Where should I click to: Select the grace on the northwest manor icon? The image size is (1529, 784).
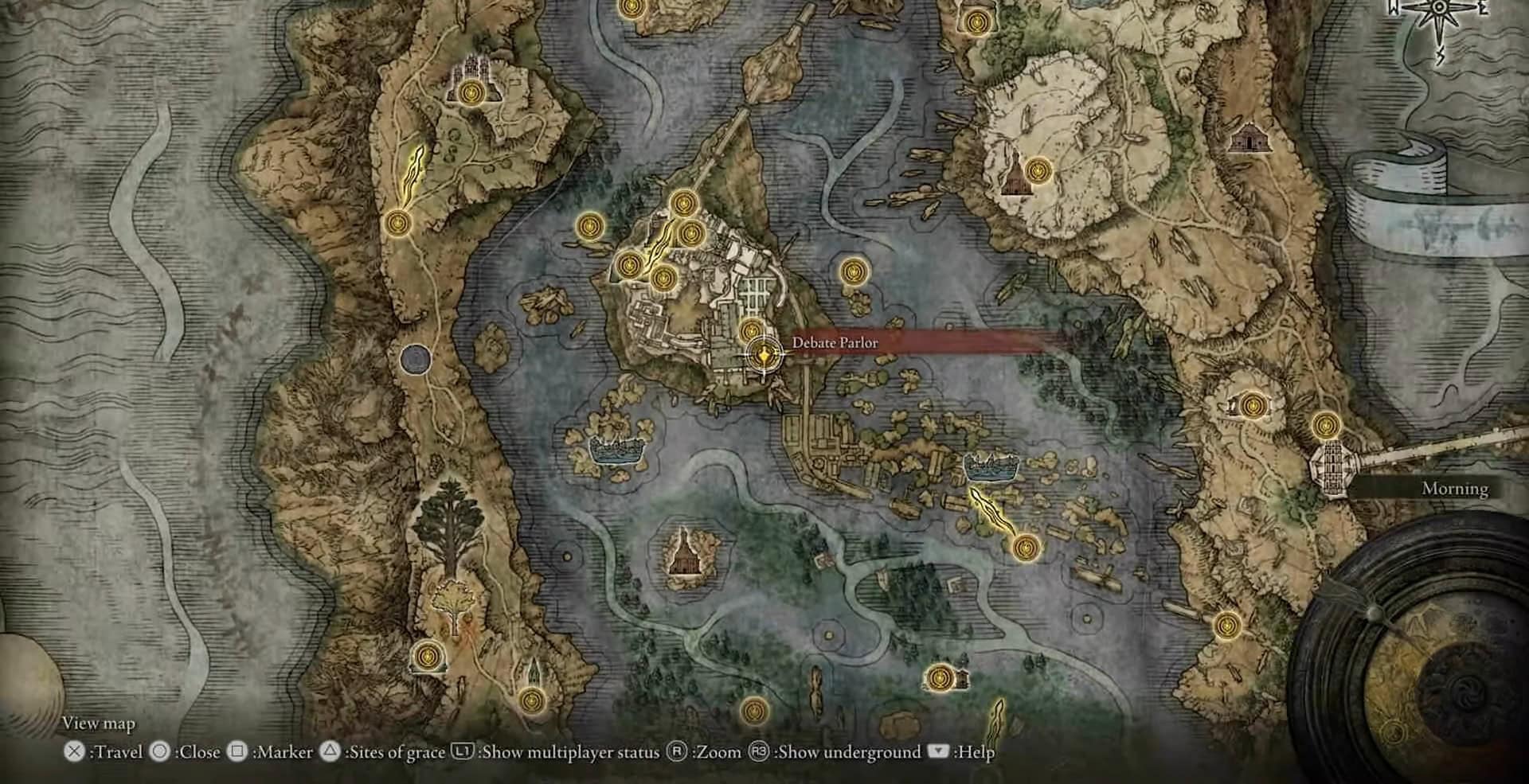tap(471, 92)
